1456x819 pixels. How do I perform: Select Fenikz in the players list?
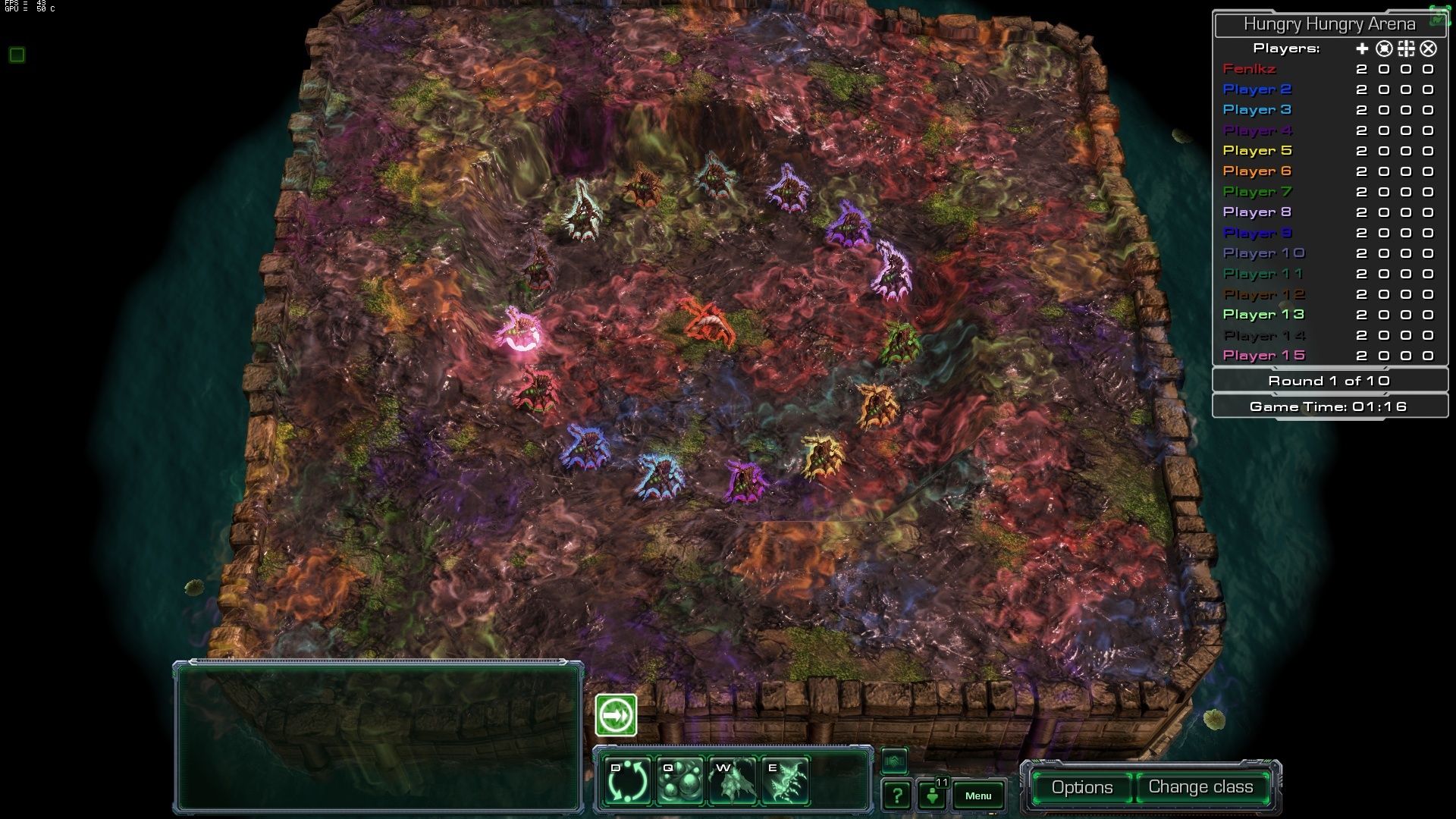tap(1249, 69)
